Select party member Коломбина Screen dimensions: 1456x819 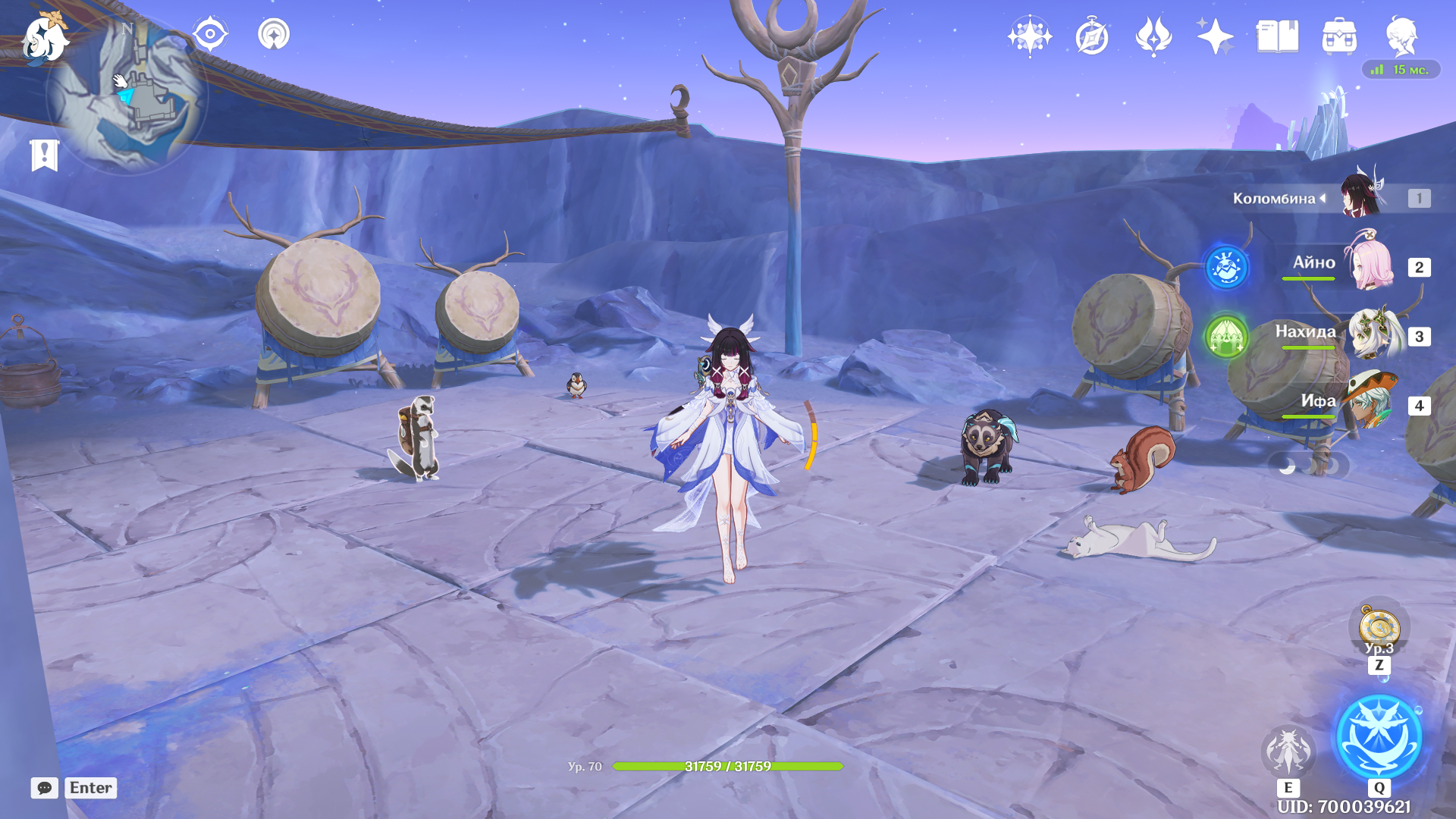pos(1361,197)
